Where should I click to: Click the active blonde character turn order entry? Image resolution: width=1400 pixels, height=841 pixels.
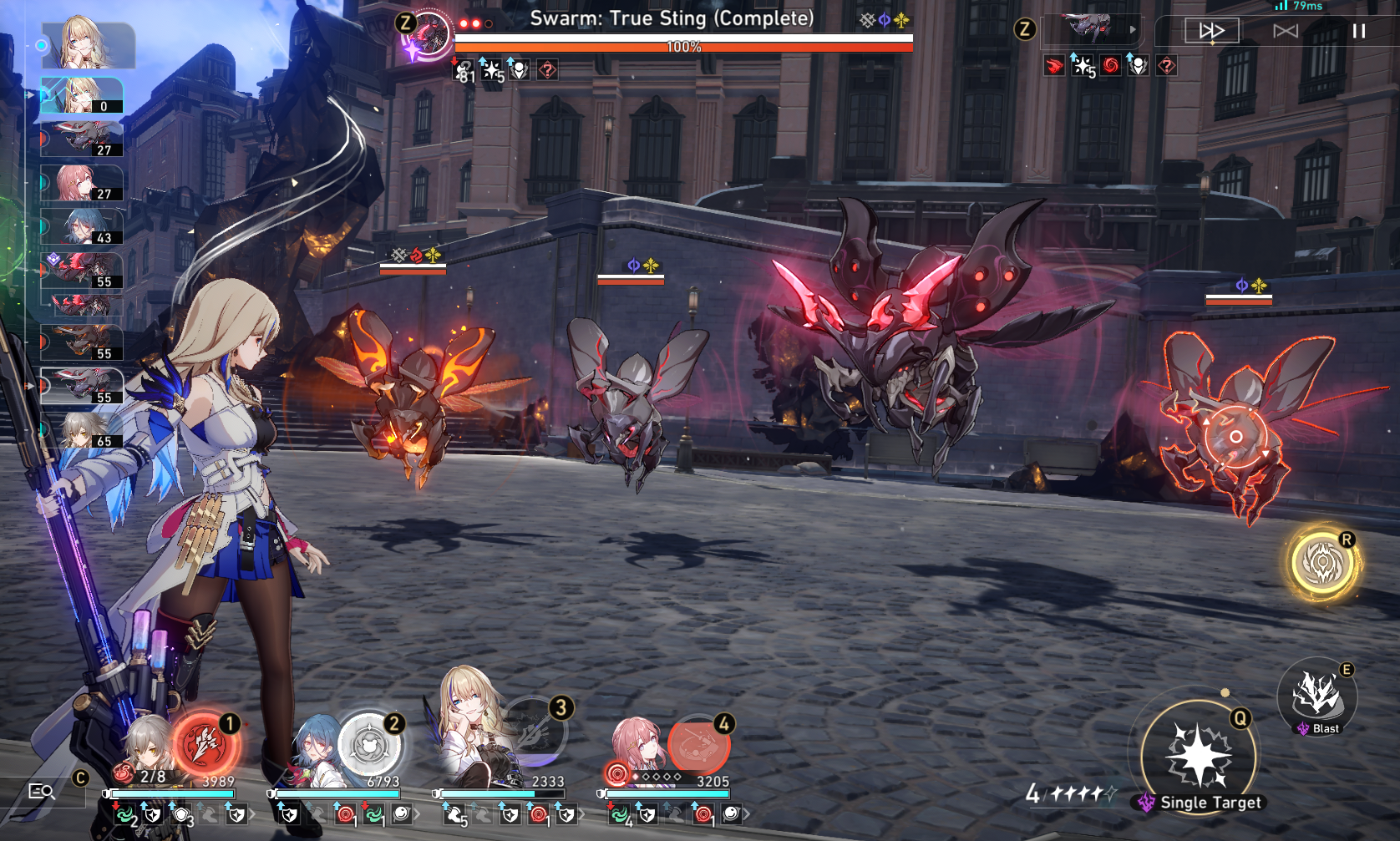coord(82,95)
